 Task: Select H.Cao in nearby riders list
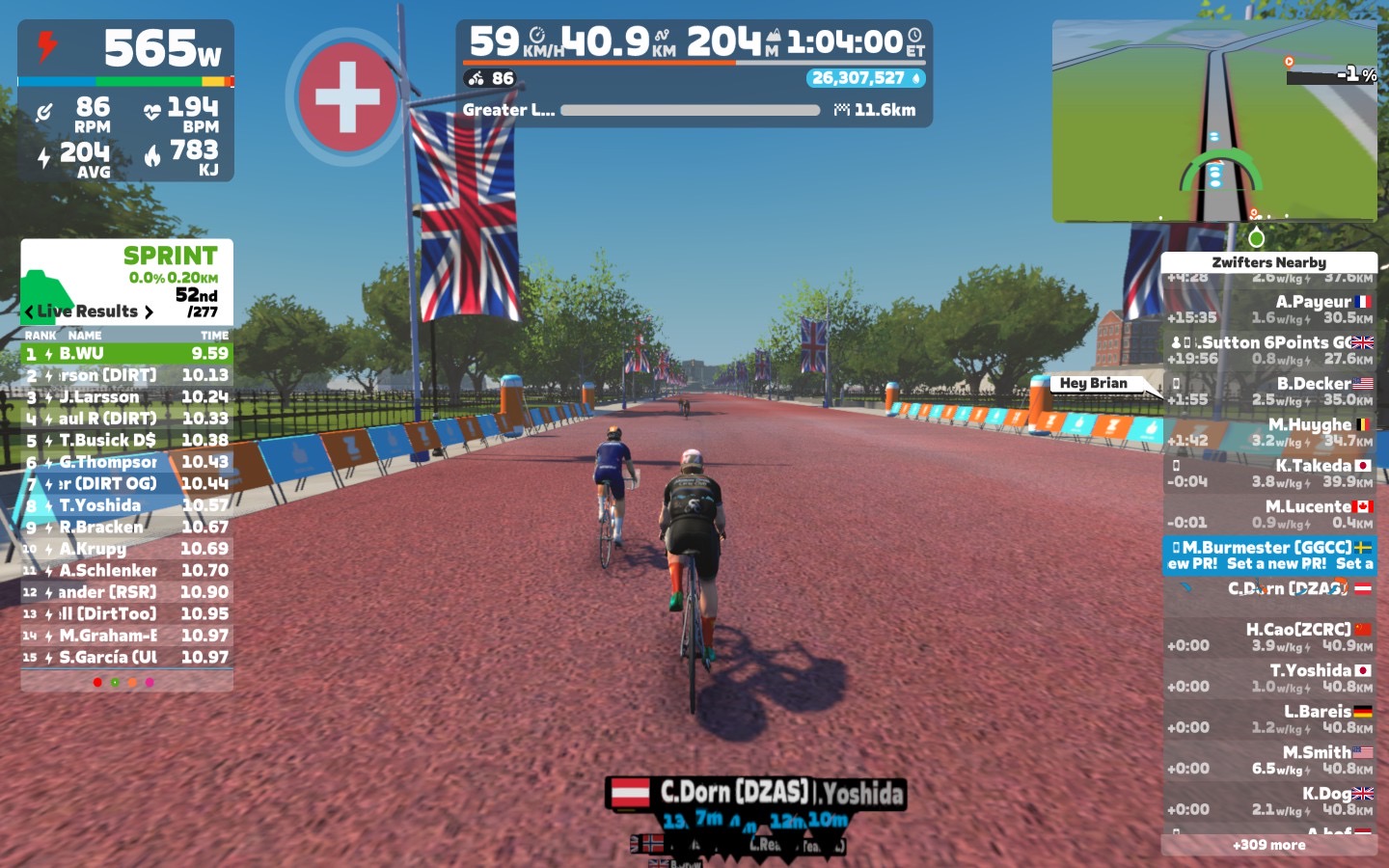pyautogui.click(x=1268, y=637)
